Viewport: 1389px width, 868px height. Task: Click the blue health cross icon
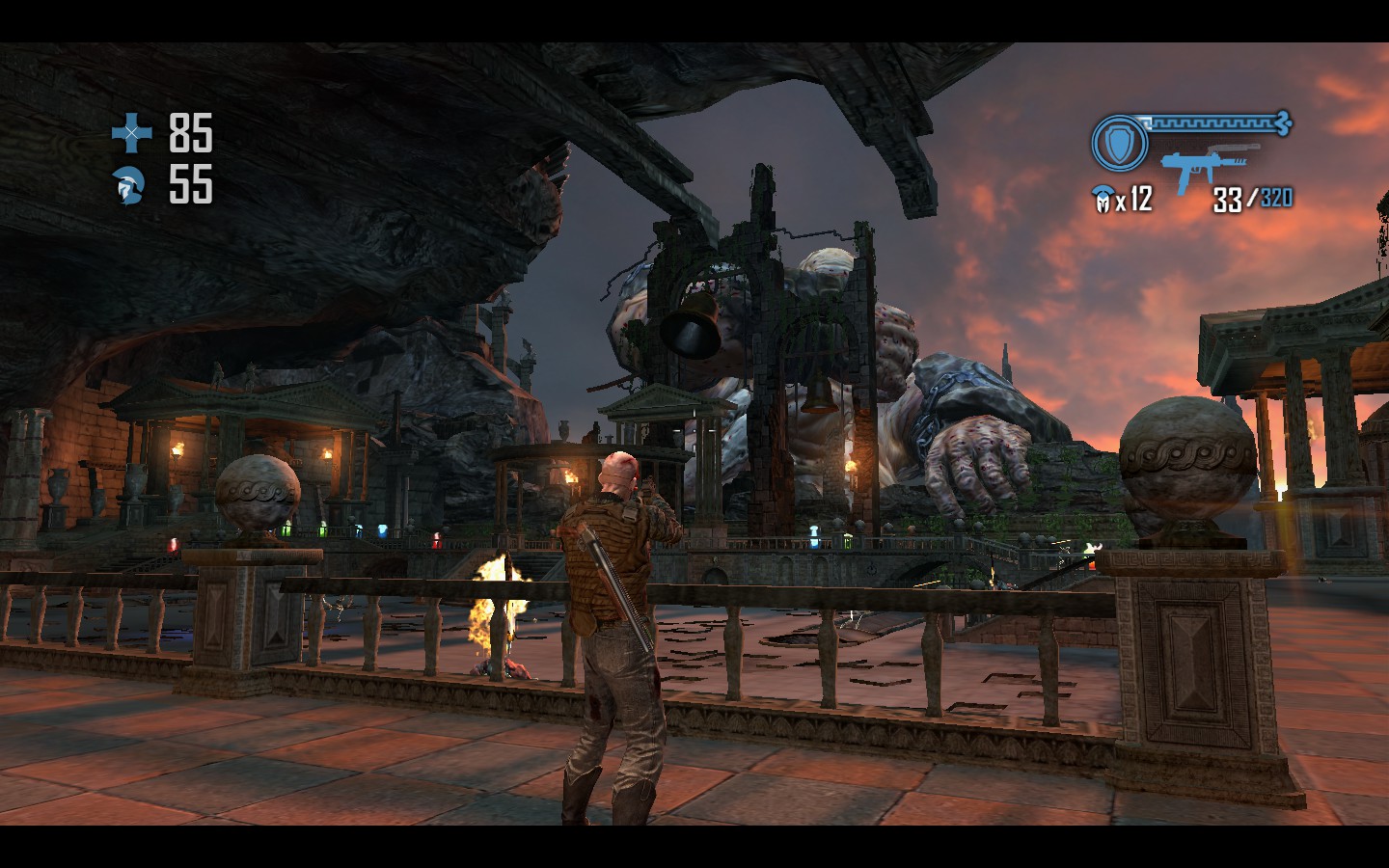[x=131, y=133]
